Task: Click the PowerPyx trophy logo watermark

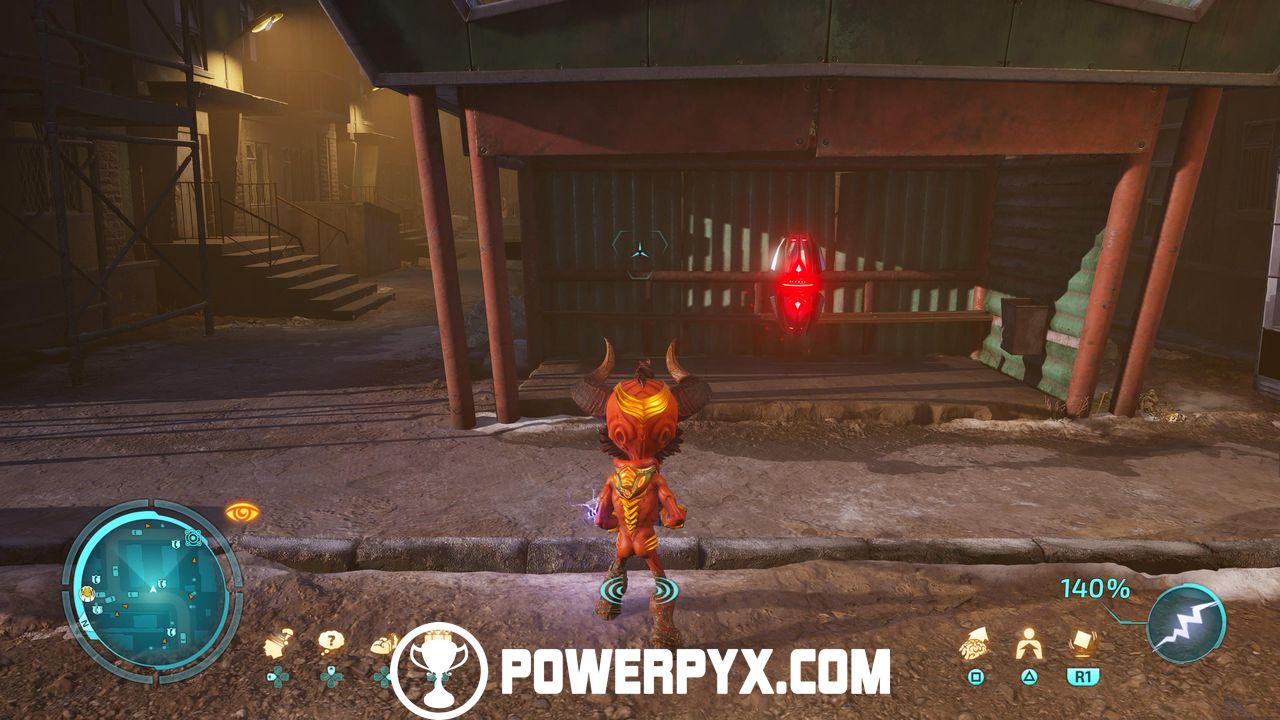Action: pyautogui.click(x=439, y=671)
